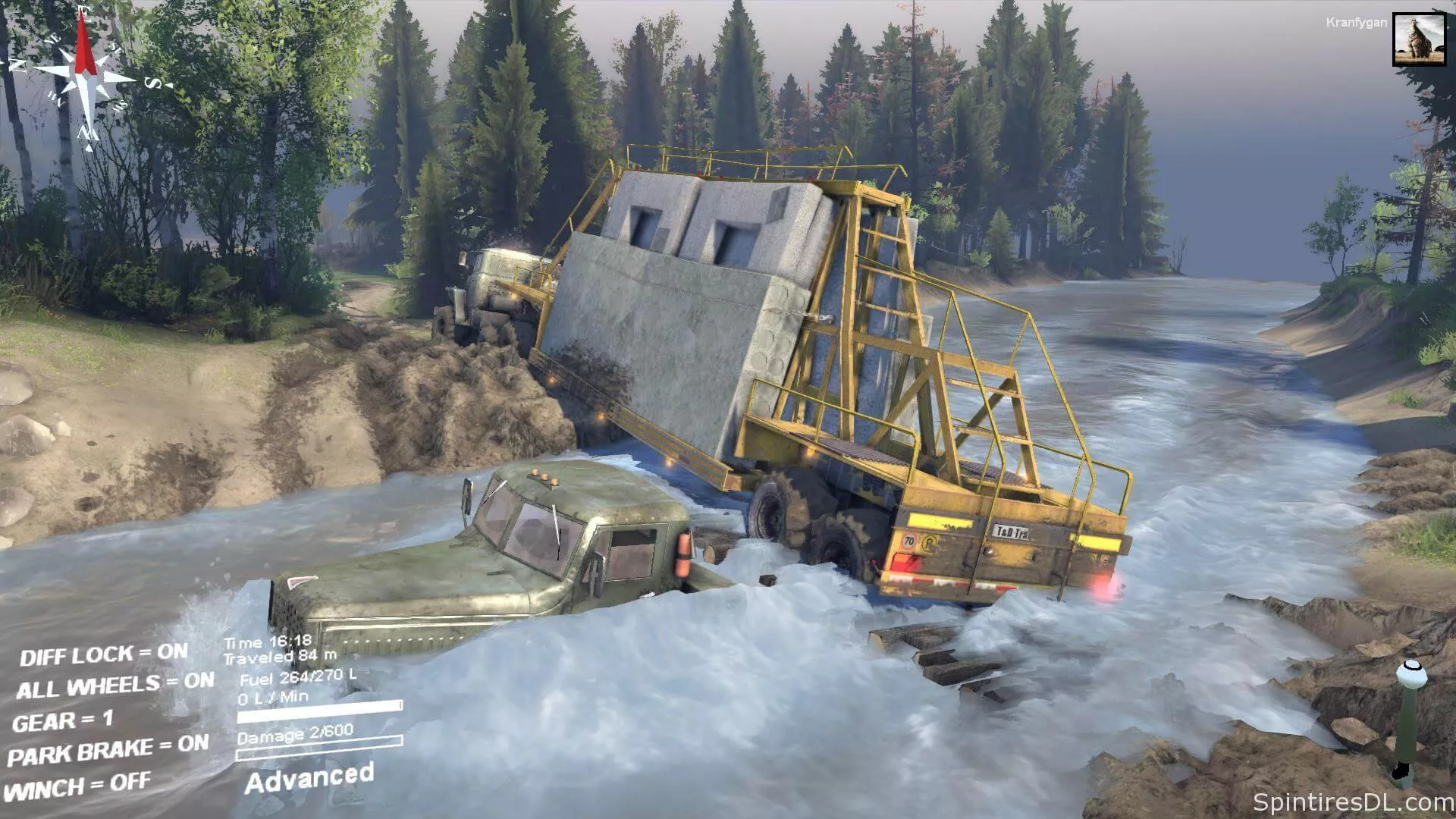
Task: Switch the ALL WHEELS drive toggle
Action: click(115, 686)
